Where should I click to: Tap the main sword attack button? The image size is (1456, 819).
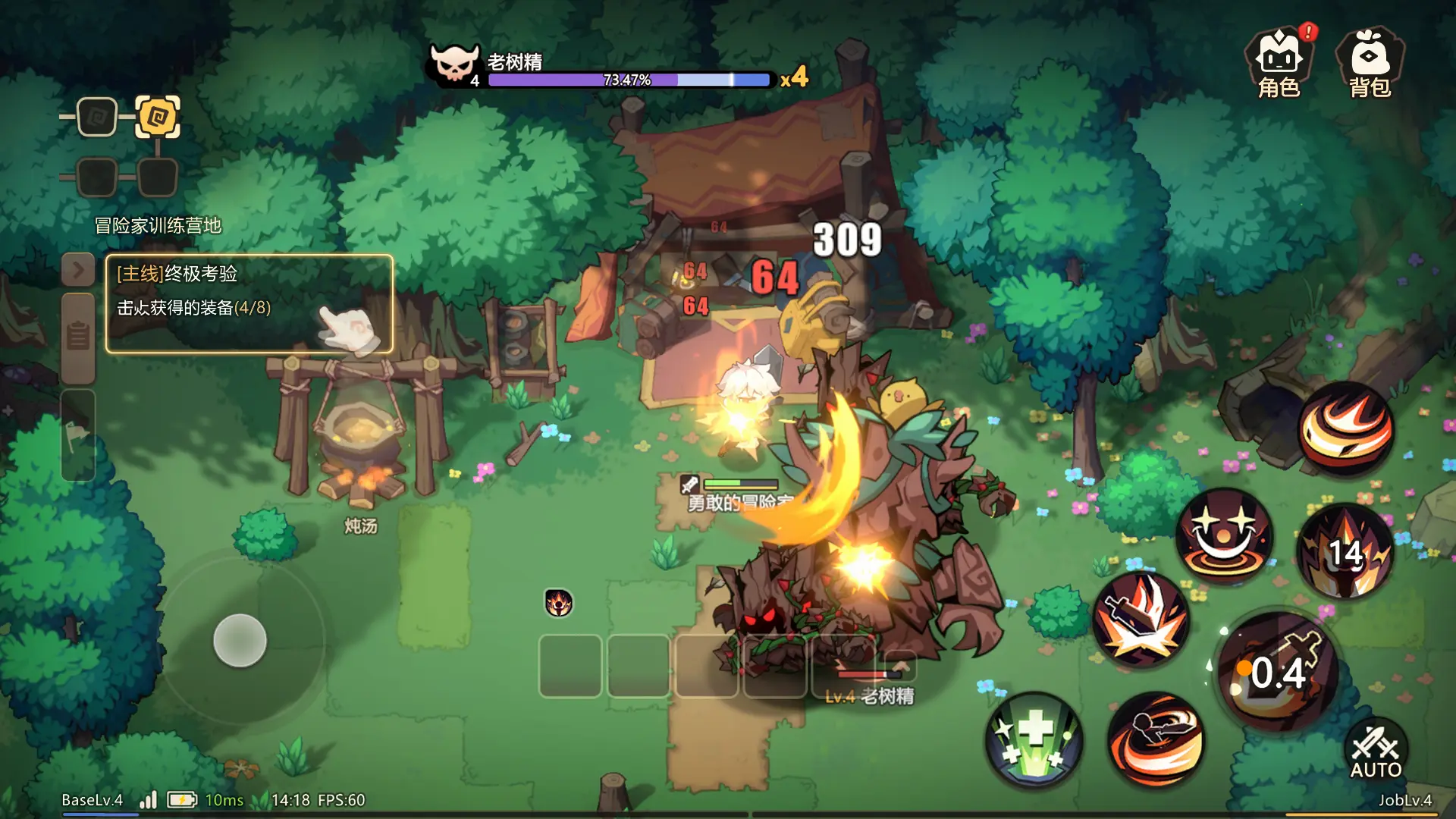point(1279,672)
